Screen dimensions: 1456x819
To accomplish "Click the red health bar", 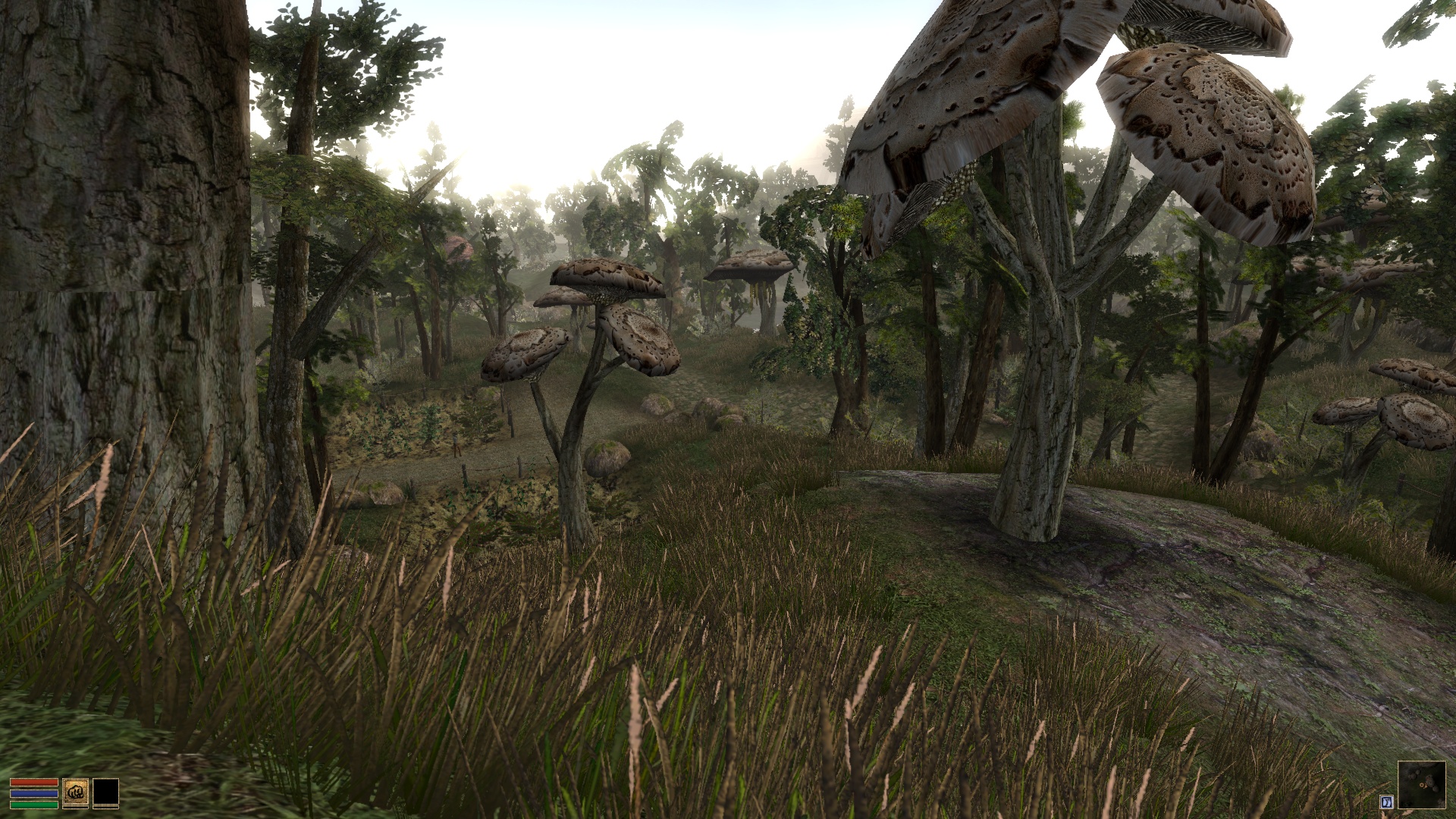I will pyautogui.click(x=34, y=783).
